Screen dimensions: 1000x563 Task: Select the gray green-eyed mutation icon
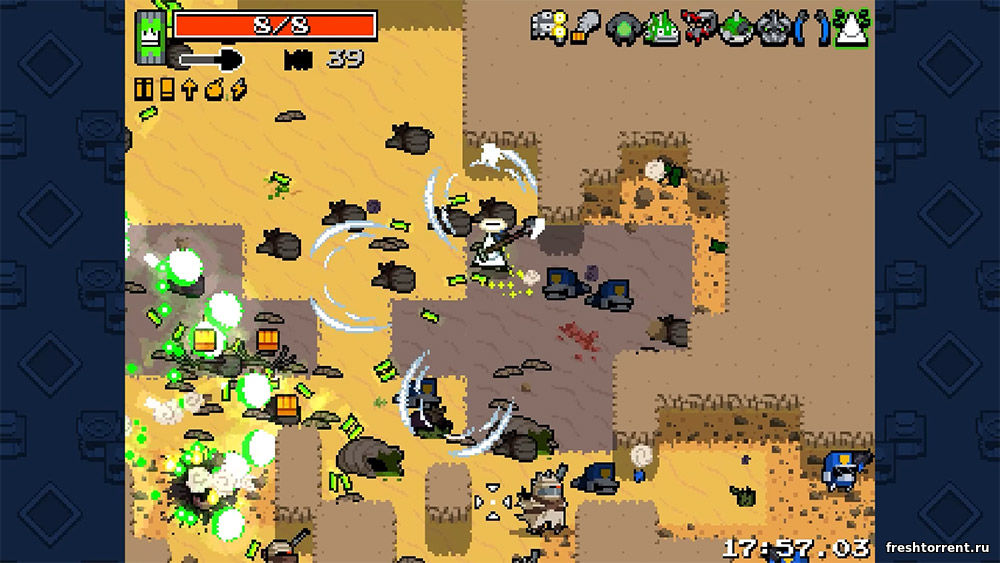point(772,27)
